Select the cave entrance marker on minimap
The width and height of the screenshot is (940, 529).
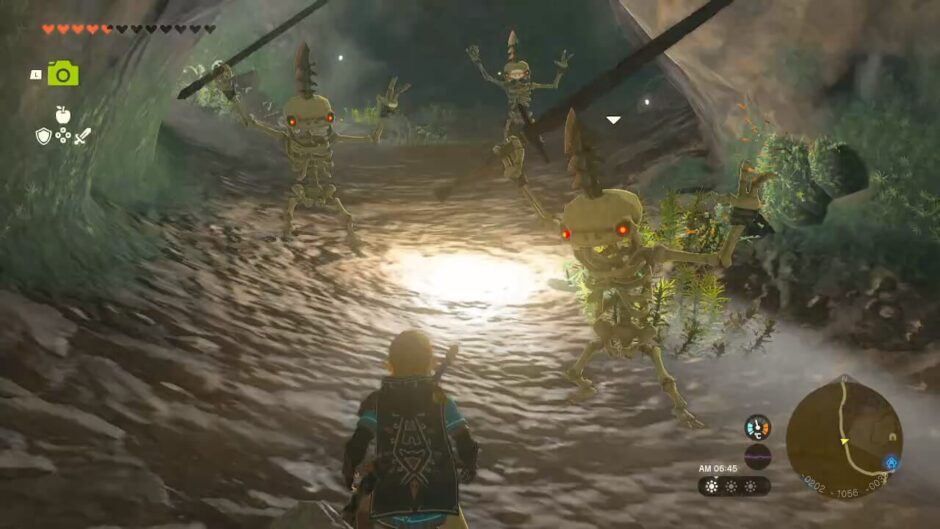pos(891,436)
